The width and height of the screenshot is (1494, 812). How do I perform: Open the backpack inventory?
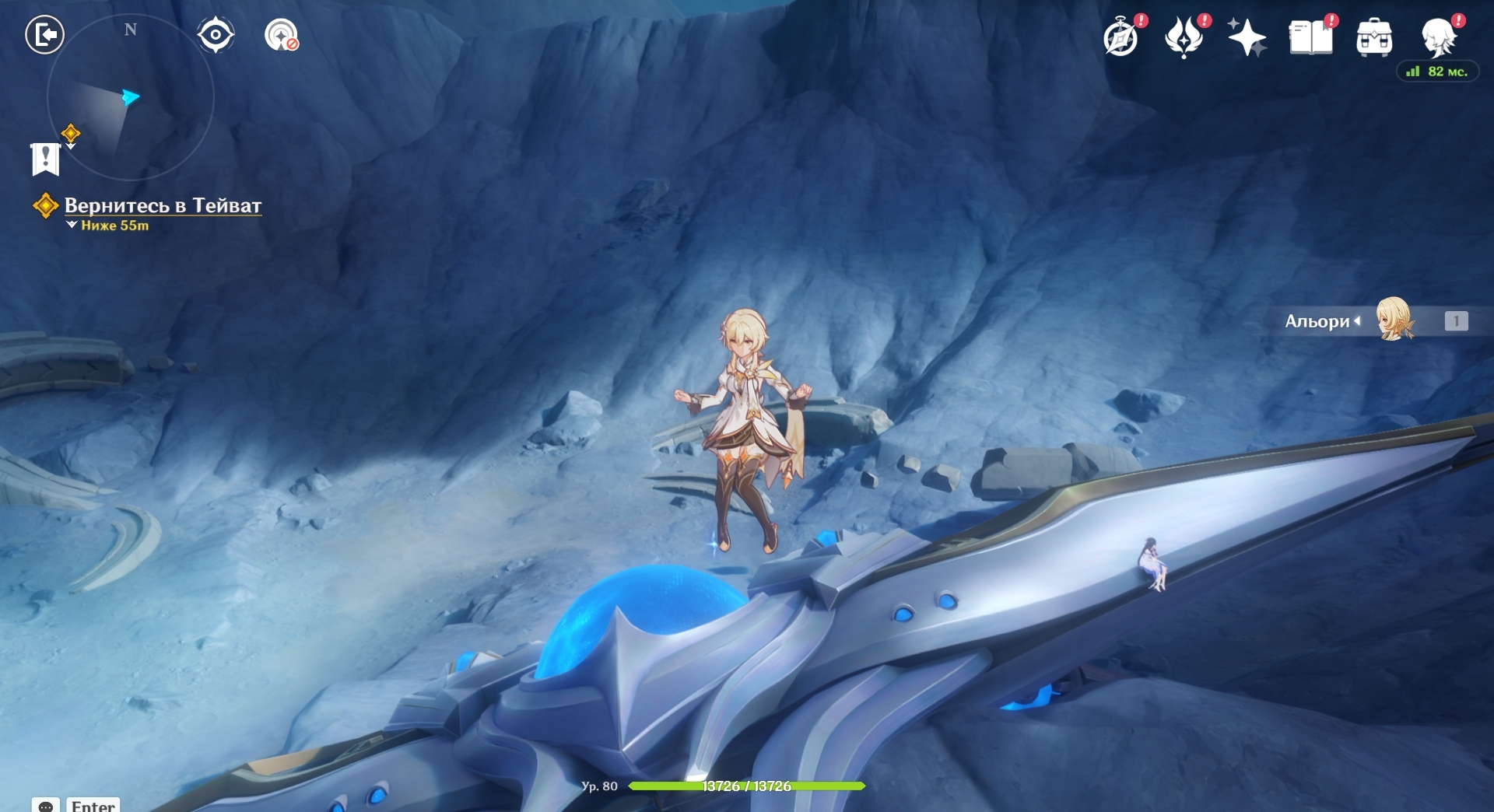coord(1374,37)
